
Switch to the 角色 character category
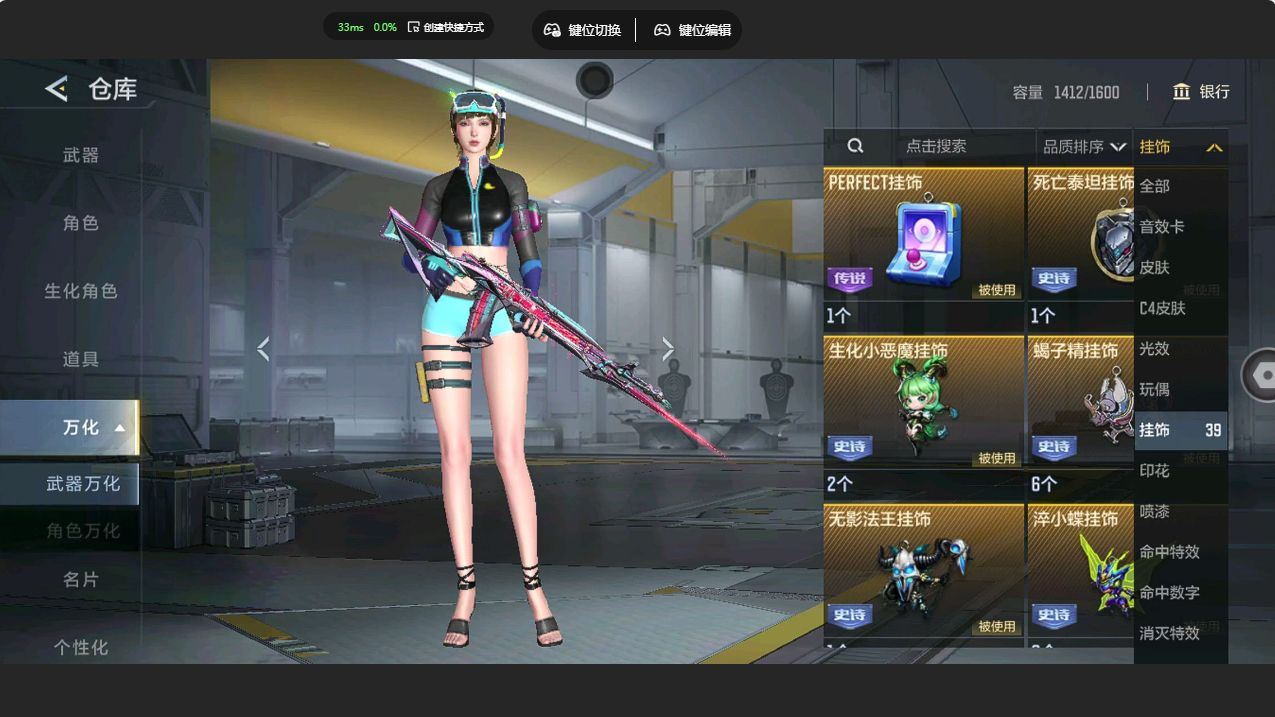[x=81, y=223]
